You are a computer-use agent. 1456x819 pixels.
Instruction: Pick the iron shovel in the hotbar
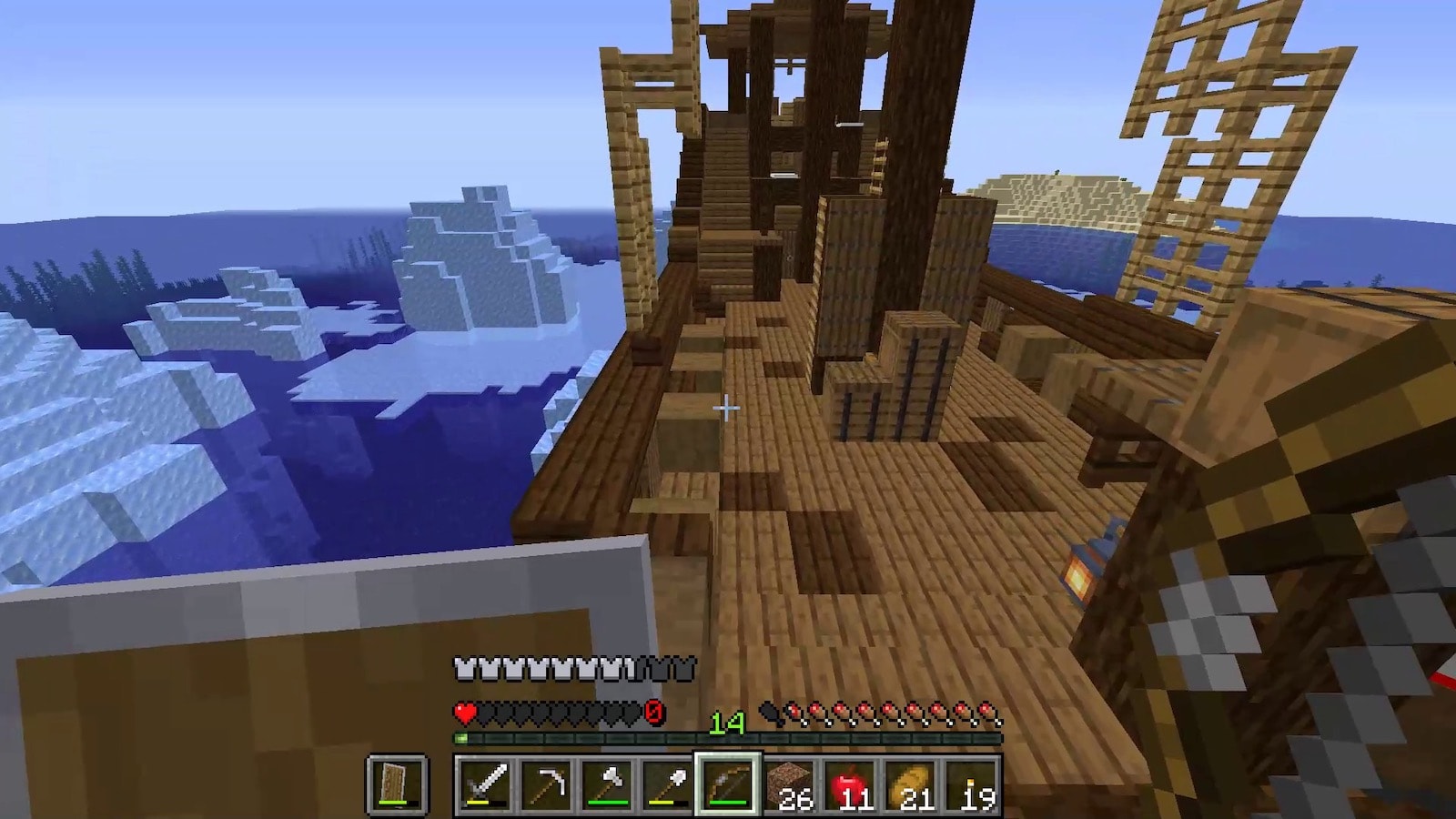point(667,784)
